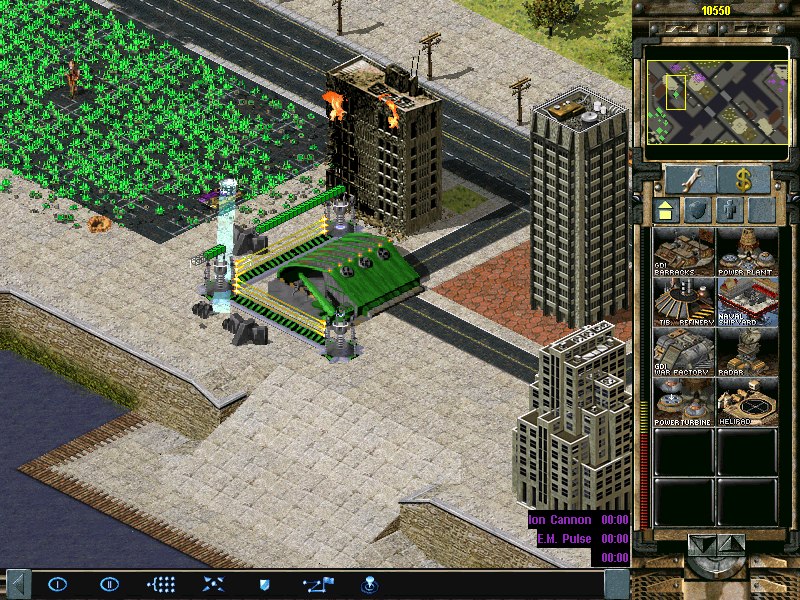Toggle the dollar-sign sell mode
The height and width of the screenshot is (600, 800).
pos(743,180)
